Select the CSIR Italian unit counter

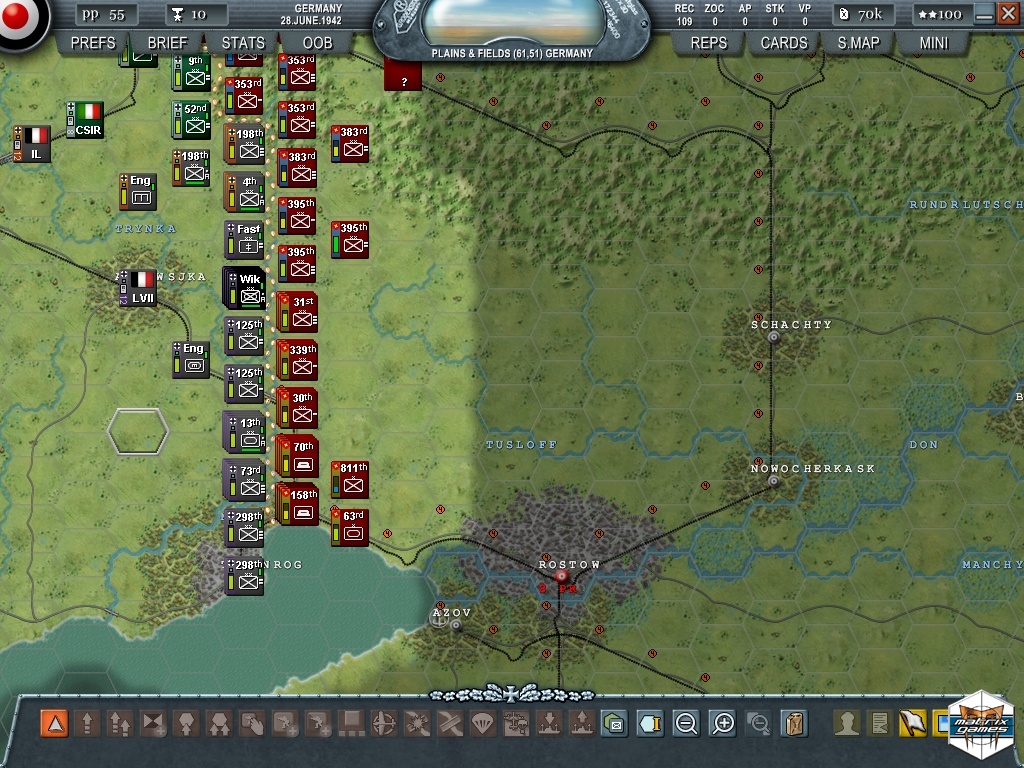85,120
